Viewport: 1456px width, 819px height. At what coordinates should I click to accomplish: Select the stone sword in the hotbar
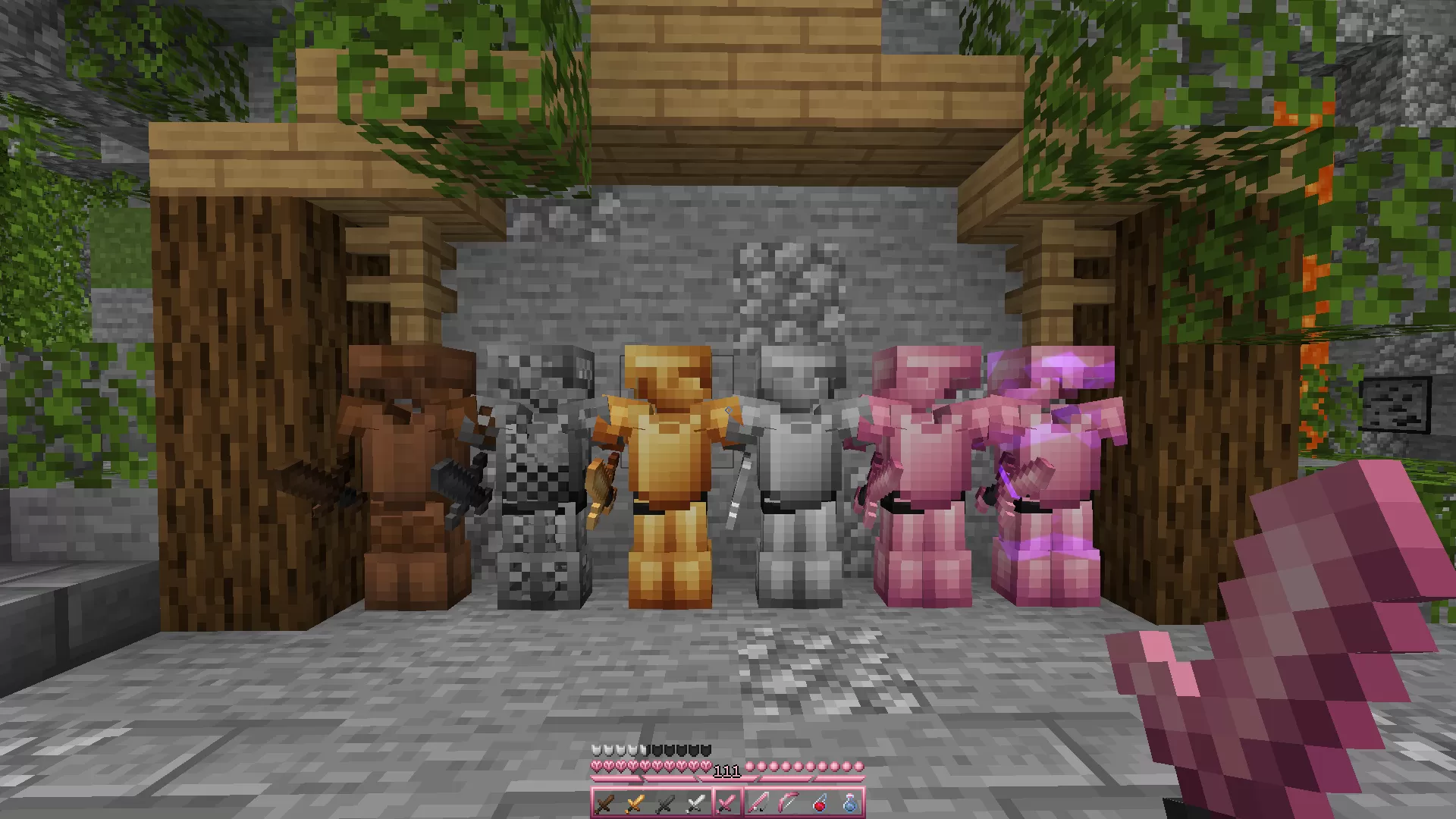tap(664, 802)
